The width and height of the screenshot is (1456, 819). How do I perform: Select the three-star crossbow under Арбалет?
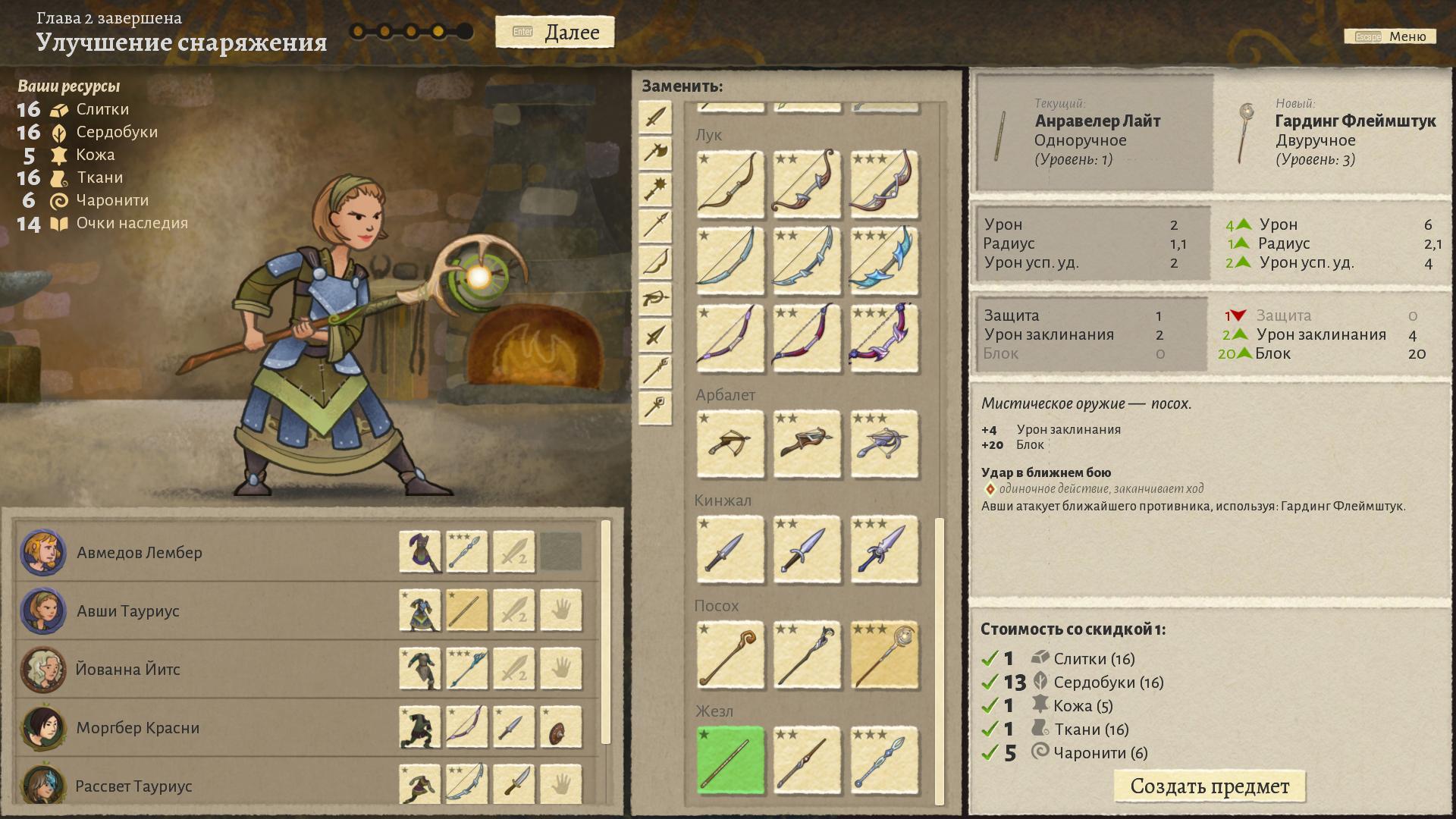click(883, 445)
